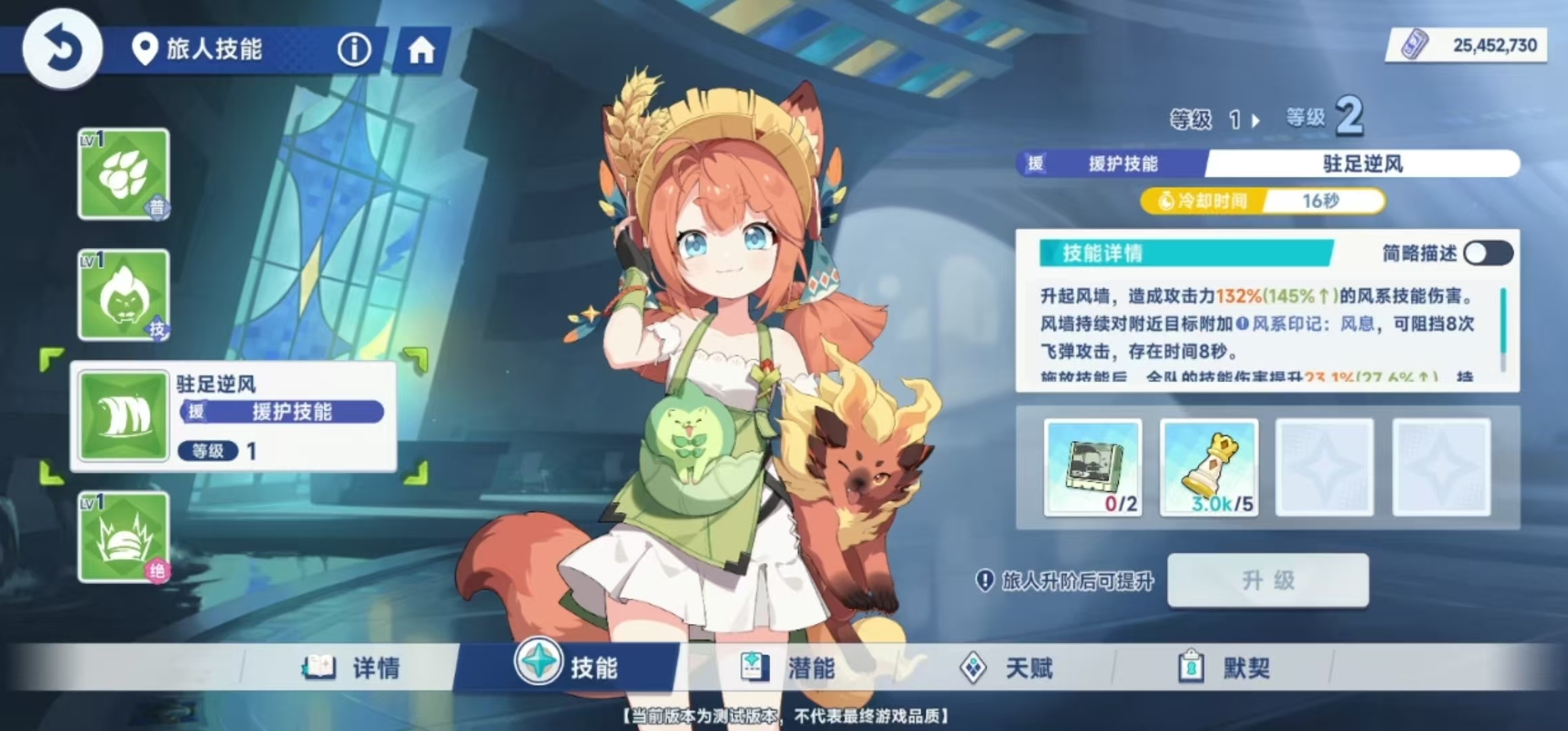Image resolution: width=1568 pixels, height=731 pixels.
Task: Select the location pin icon near 旅人技能
Action: coord(144,49)
